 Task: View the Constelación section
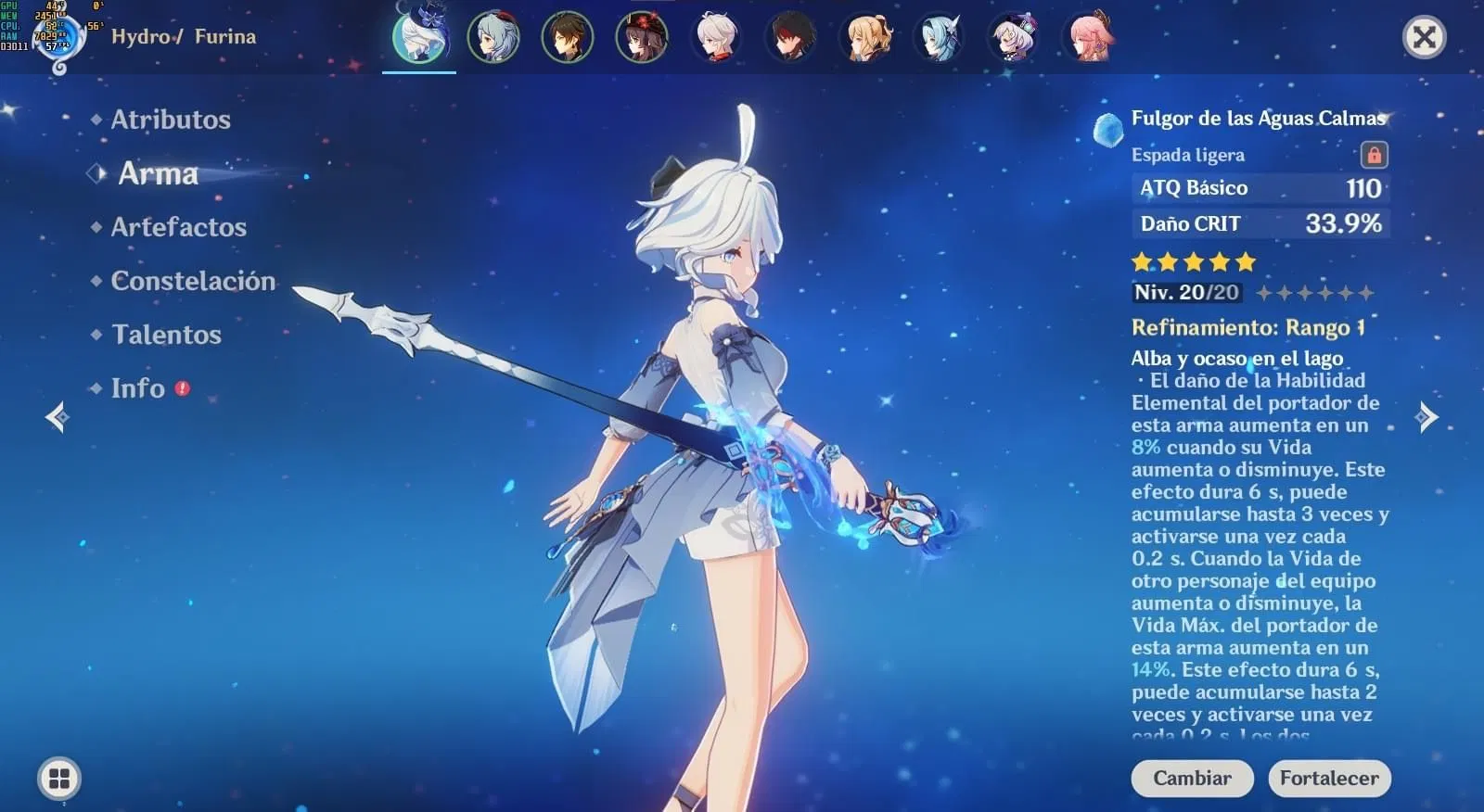pos(191,281)
